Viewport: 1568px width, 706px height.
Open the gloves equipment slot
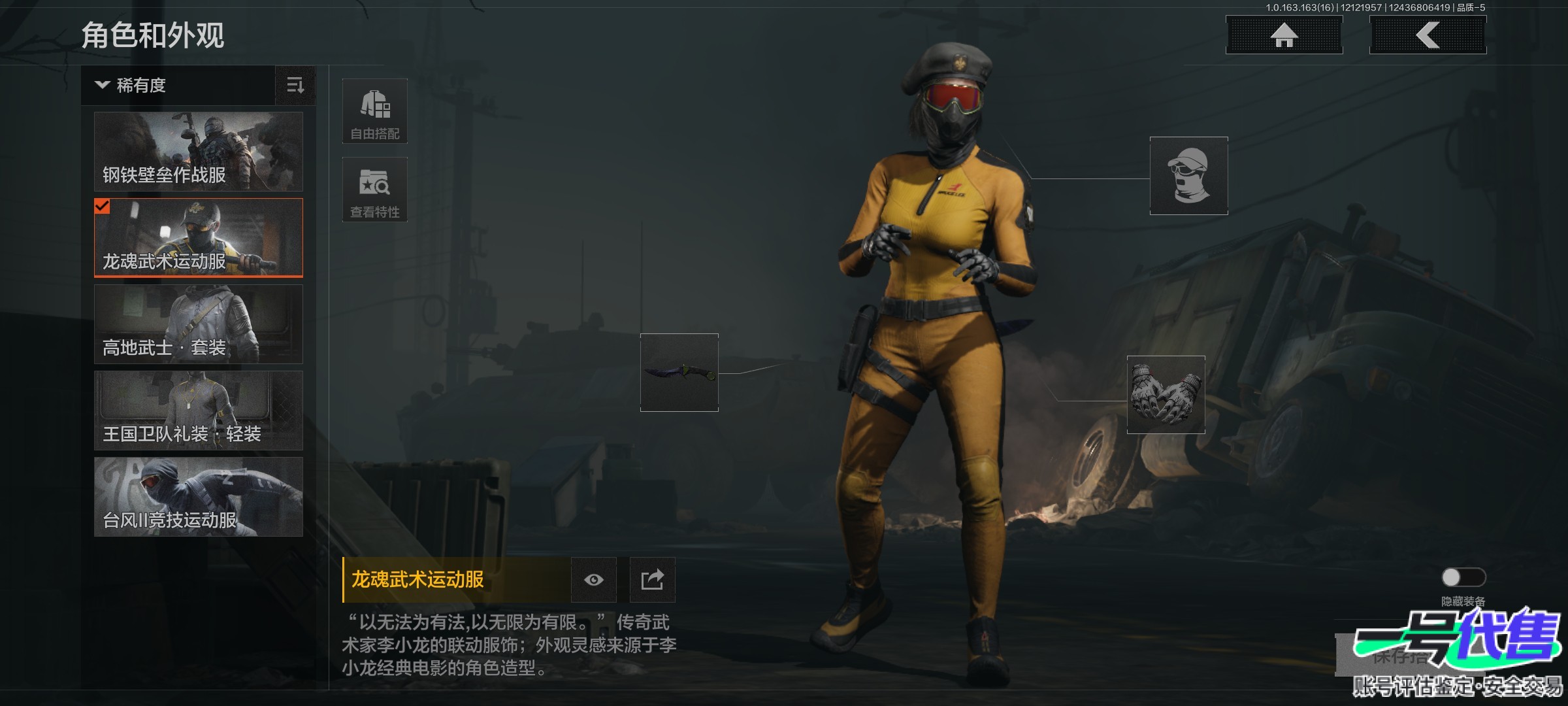[x=1166, y=395]
